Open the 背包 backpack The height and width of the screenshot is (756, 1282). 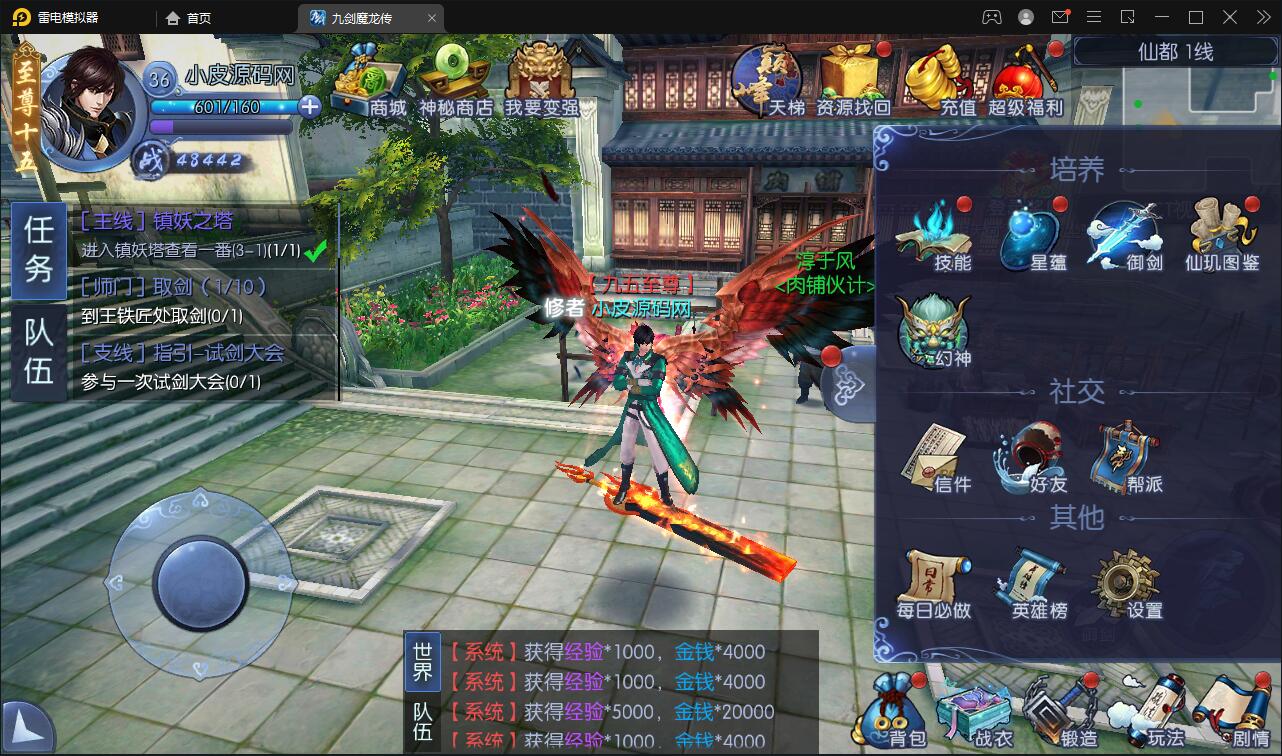(x=889, y=710)
